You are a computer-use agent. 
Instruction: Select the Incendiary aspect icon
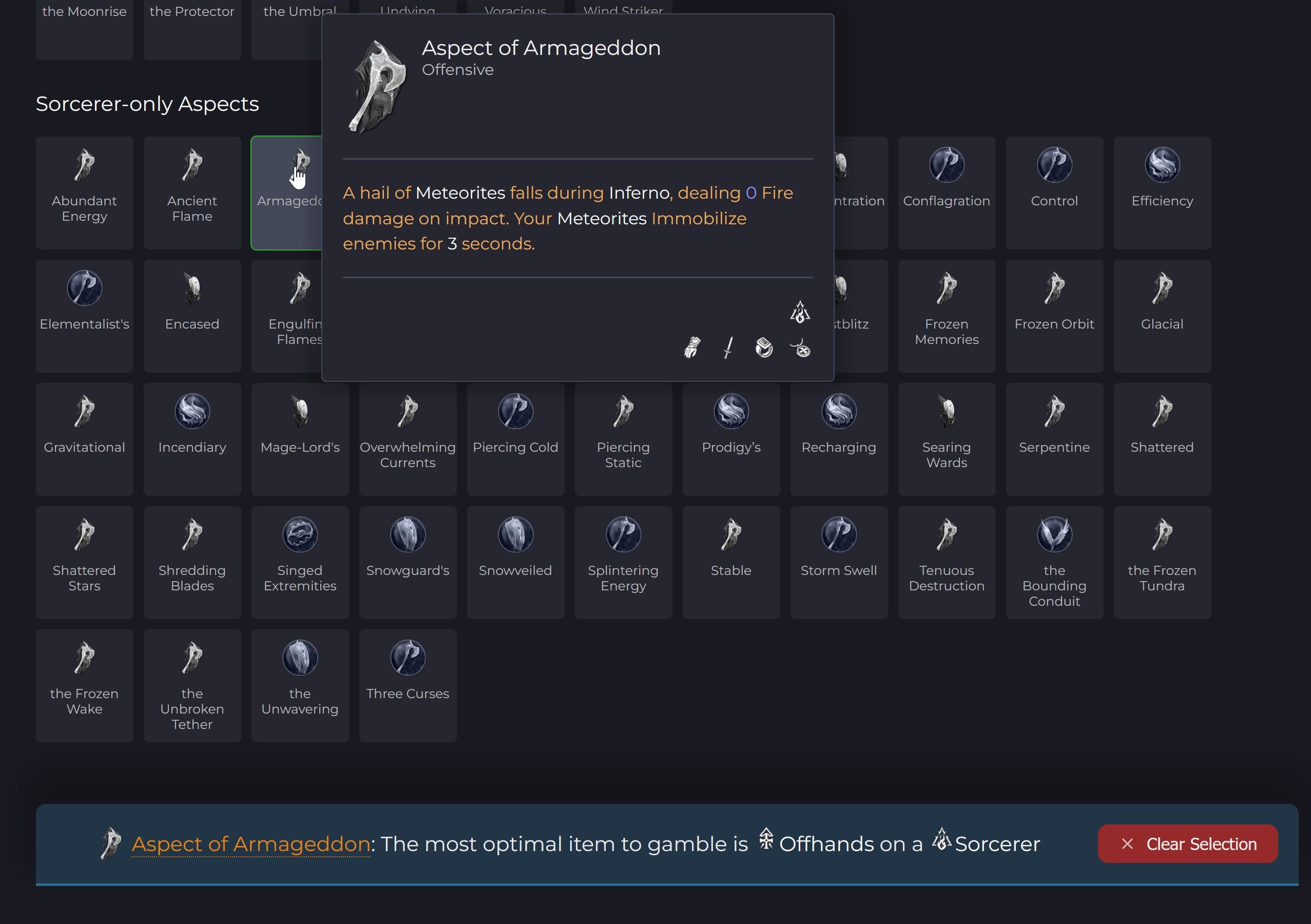tap(192, 411)
